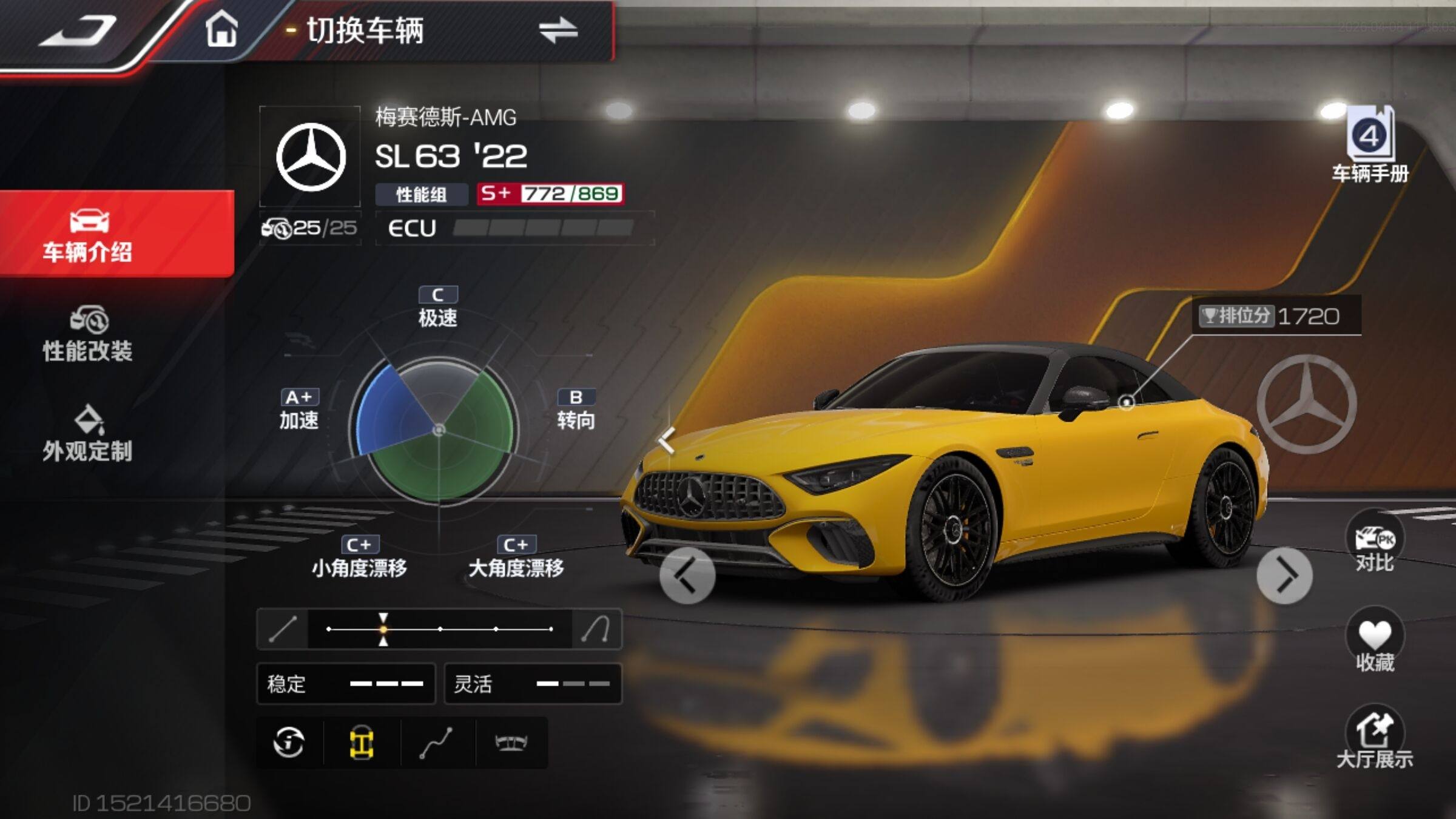Go back using the top-left arrow
This screenshot has height=819, width=1456.
pos(78,30)
